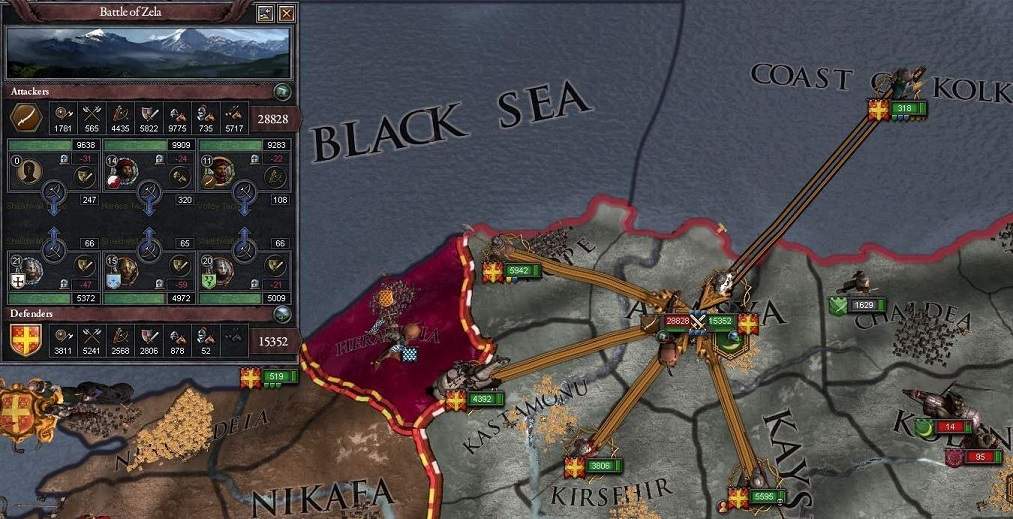Select the attackers' sabre emblem icon
The width and height of the screenshot is (1013, 519).
pos(26,118)
